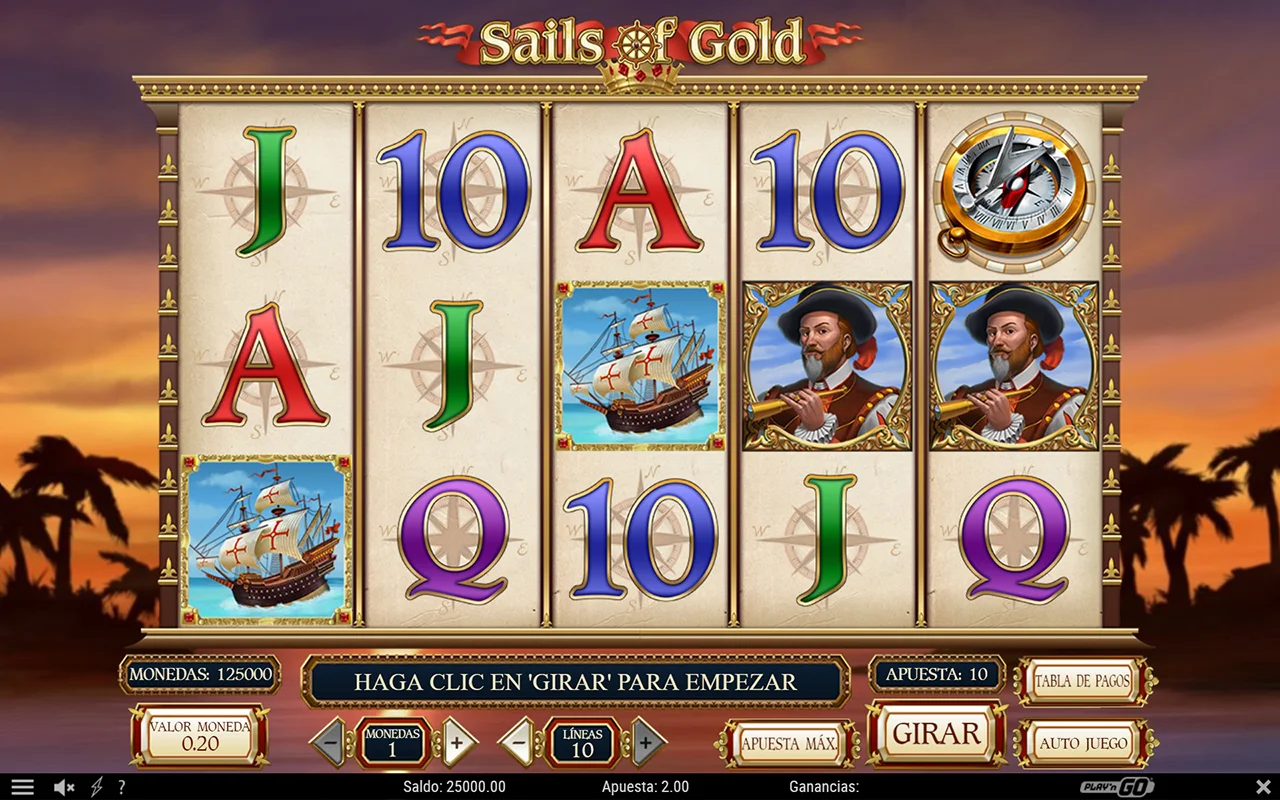This screenshot has height=800, width=1280.
Task: Start Auto Juego autoplay
Action: 1084,743
